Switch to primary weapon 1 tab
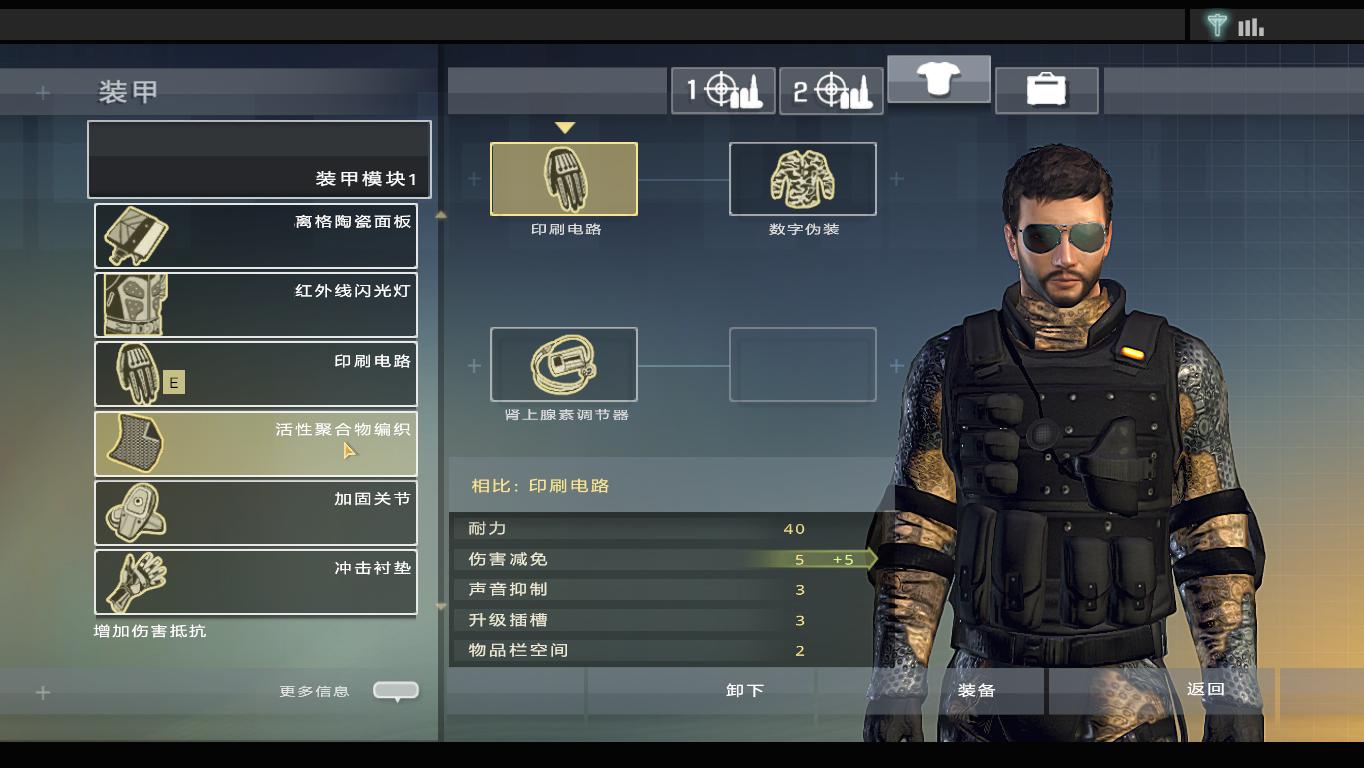Image resolution: width=1364 pixels, height=768 pixels. [722, 91]
